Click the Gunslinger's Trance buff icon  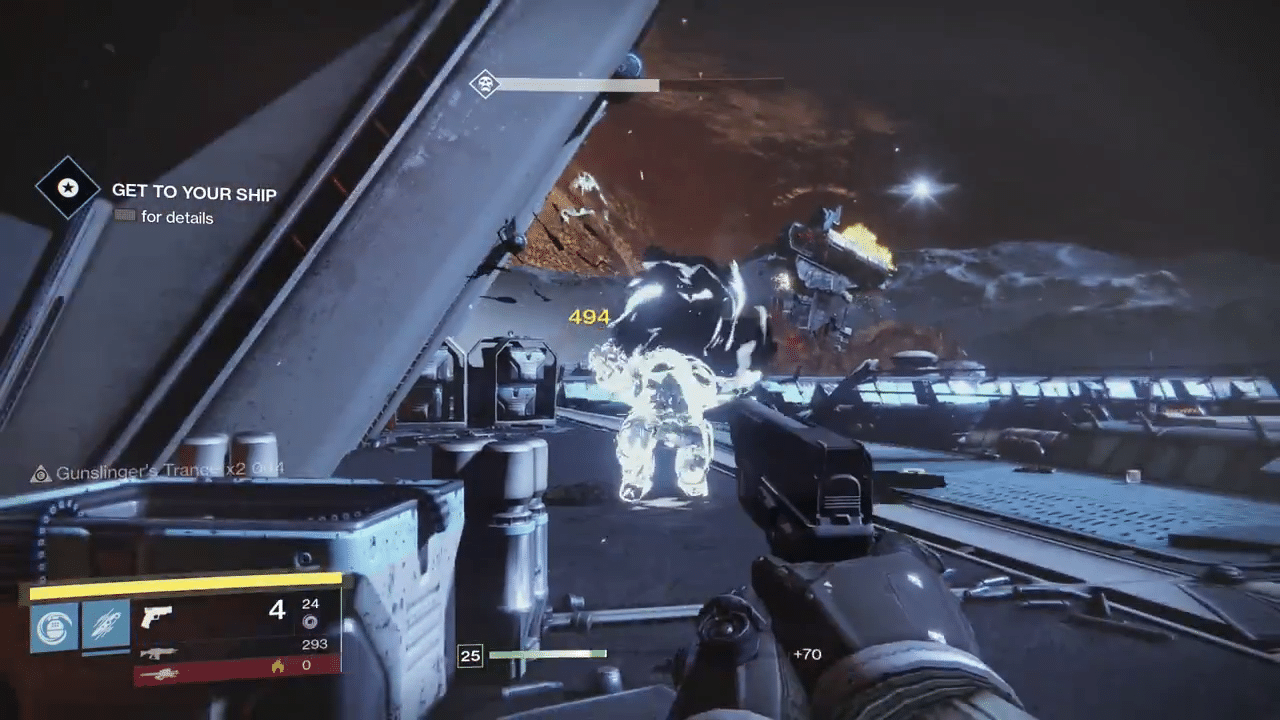(40, 474)
